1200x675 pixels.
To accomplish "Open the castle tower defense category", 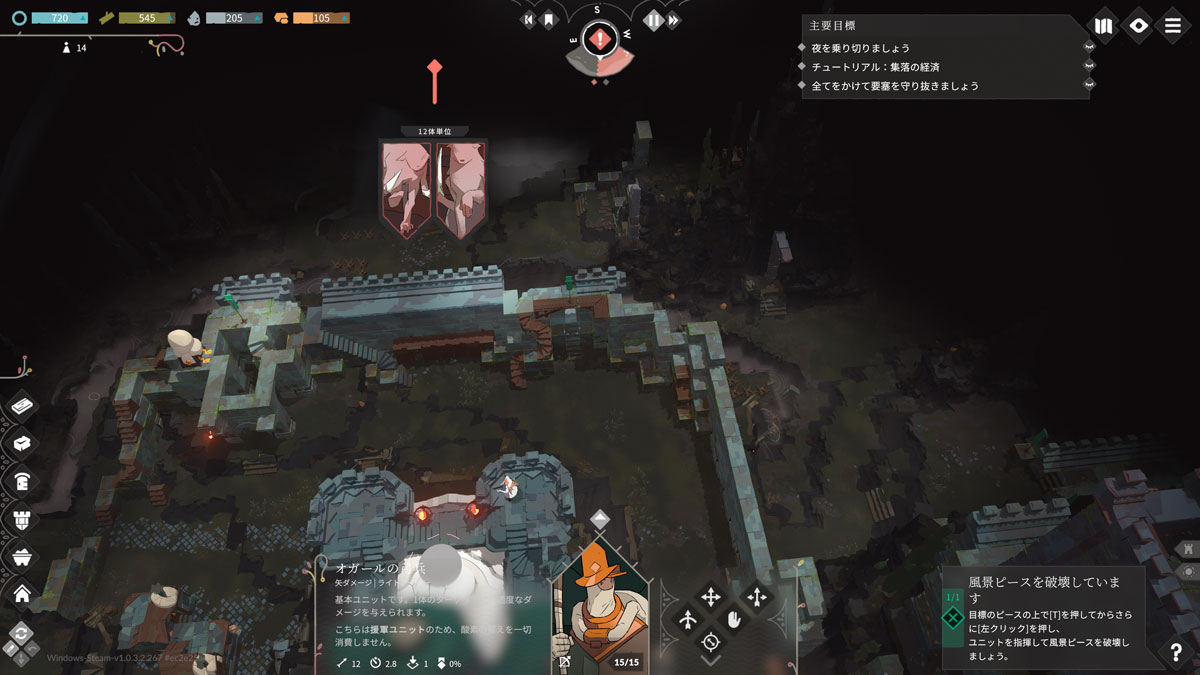I will click(22, 519).
